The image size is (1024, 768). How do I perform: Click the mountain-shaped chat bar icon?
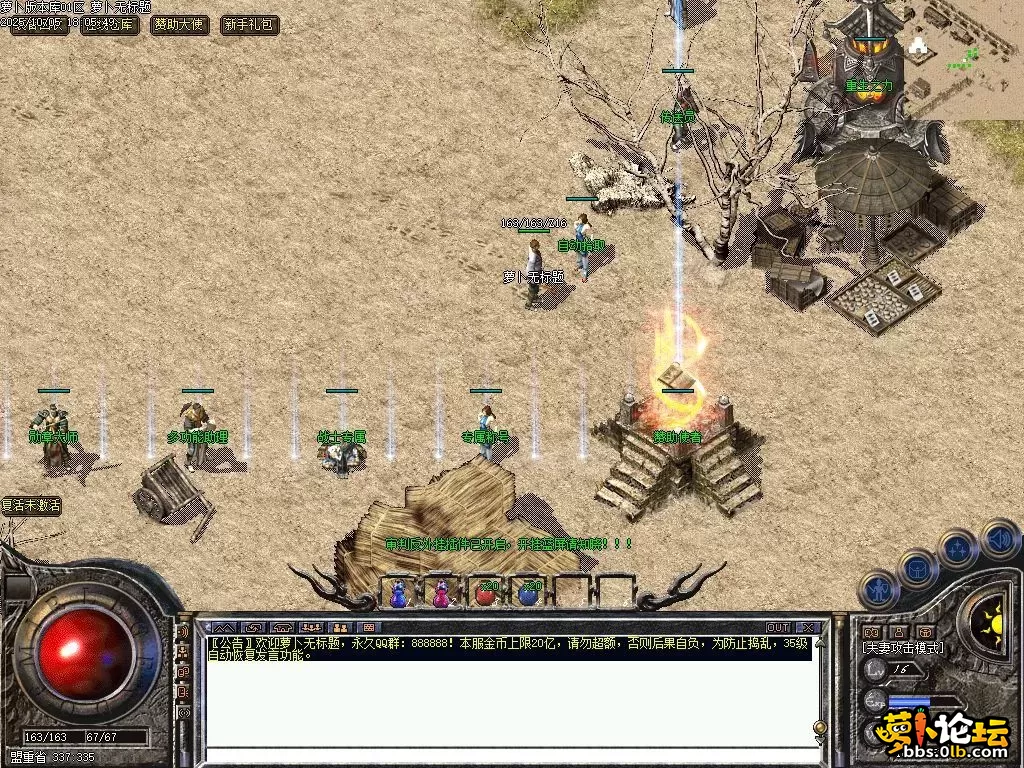(224, 628)
